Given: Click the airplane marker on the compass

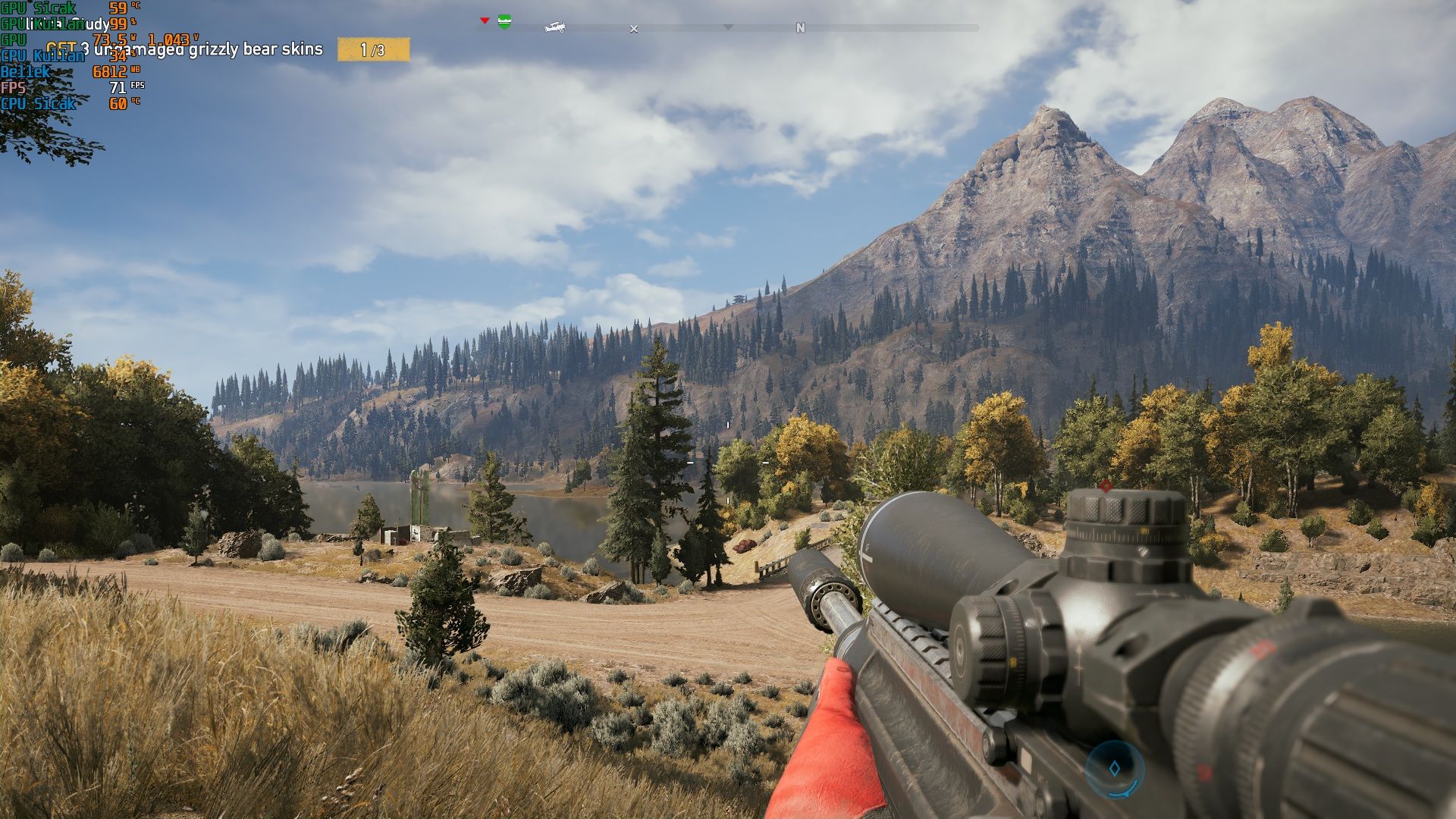Looking at the screenshot, I should click(555, 27).
